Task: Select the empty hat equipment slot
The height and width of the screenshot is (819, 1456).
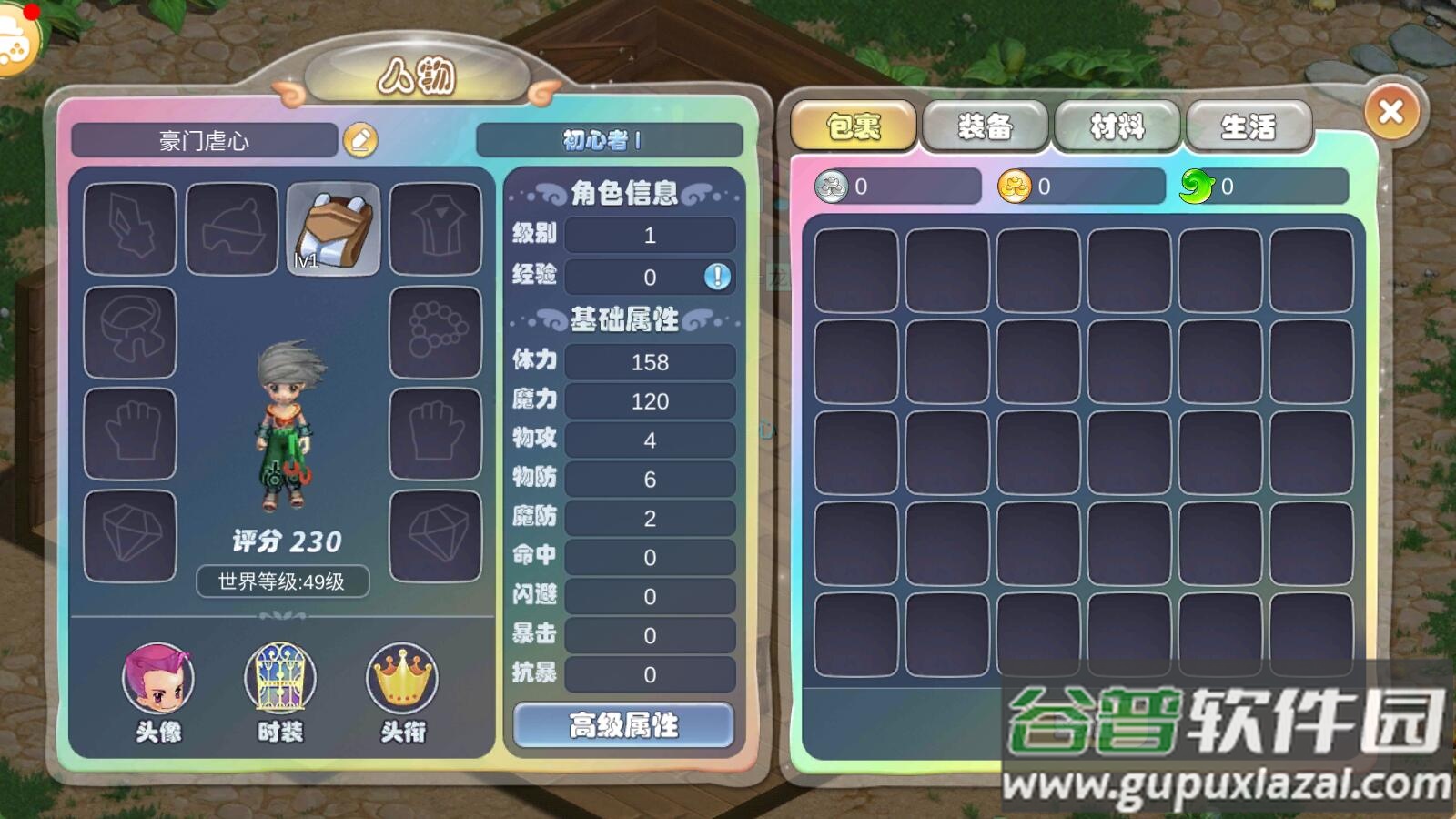Action: [x=230, y=227]
